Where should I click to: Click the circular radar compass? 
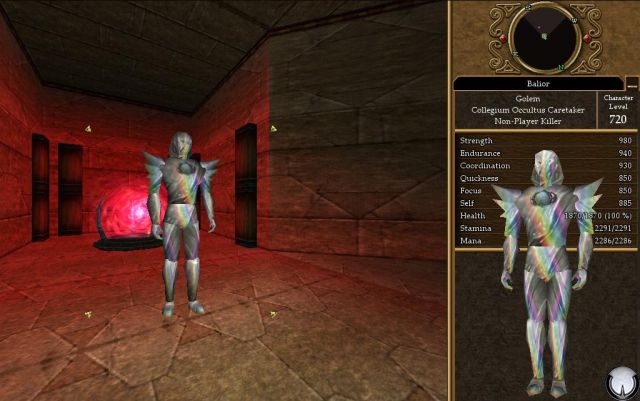(544, 36)
